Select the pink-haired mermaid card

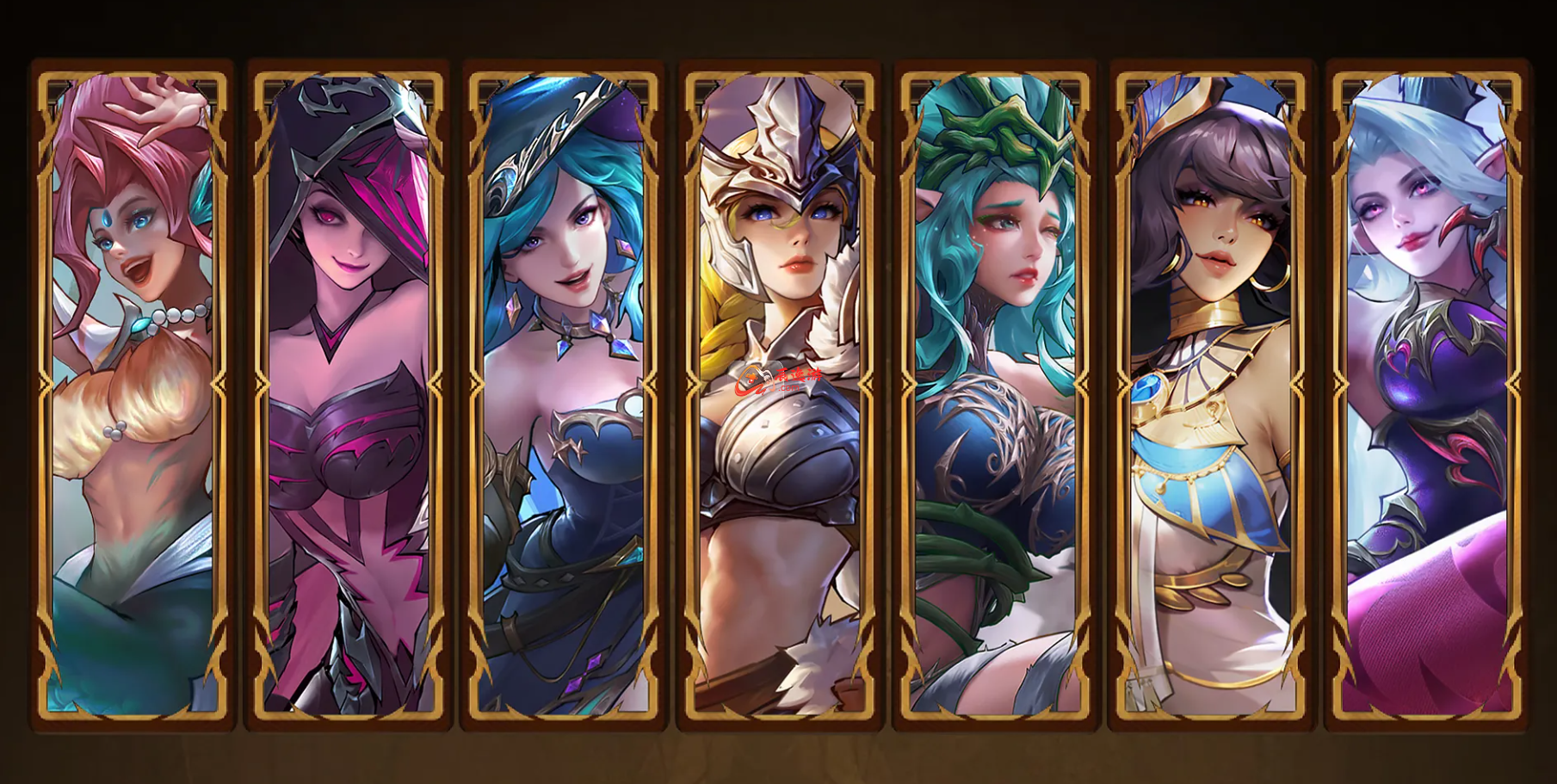pos(133,396)
